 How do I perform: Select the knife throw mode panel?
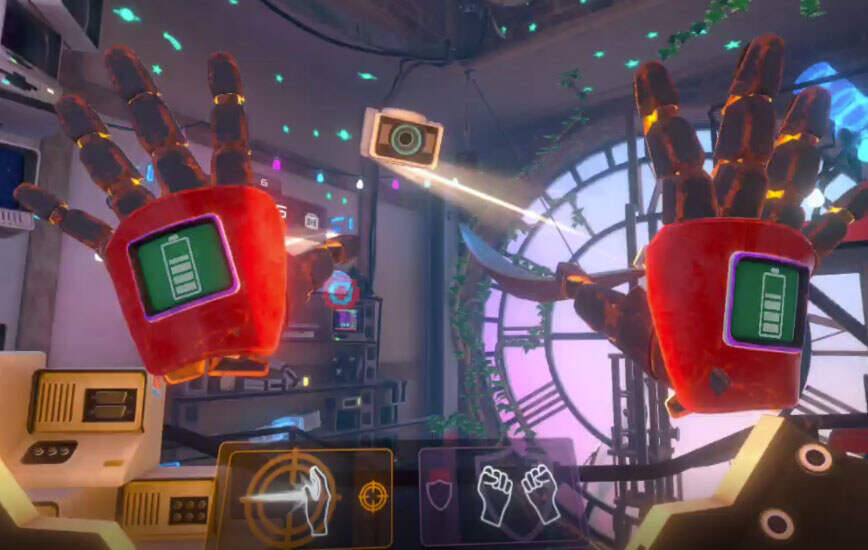tap(304, 497)
